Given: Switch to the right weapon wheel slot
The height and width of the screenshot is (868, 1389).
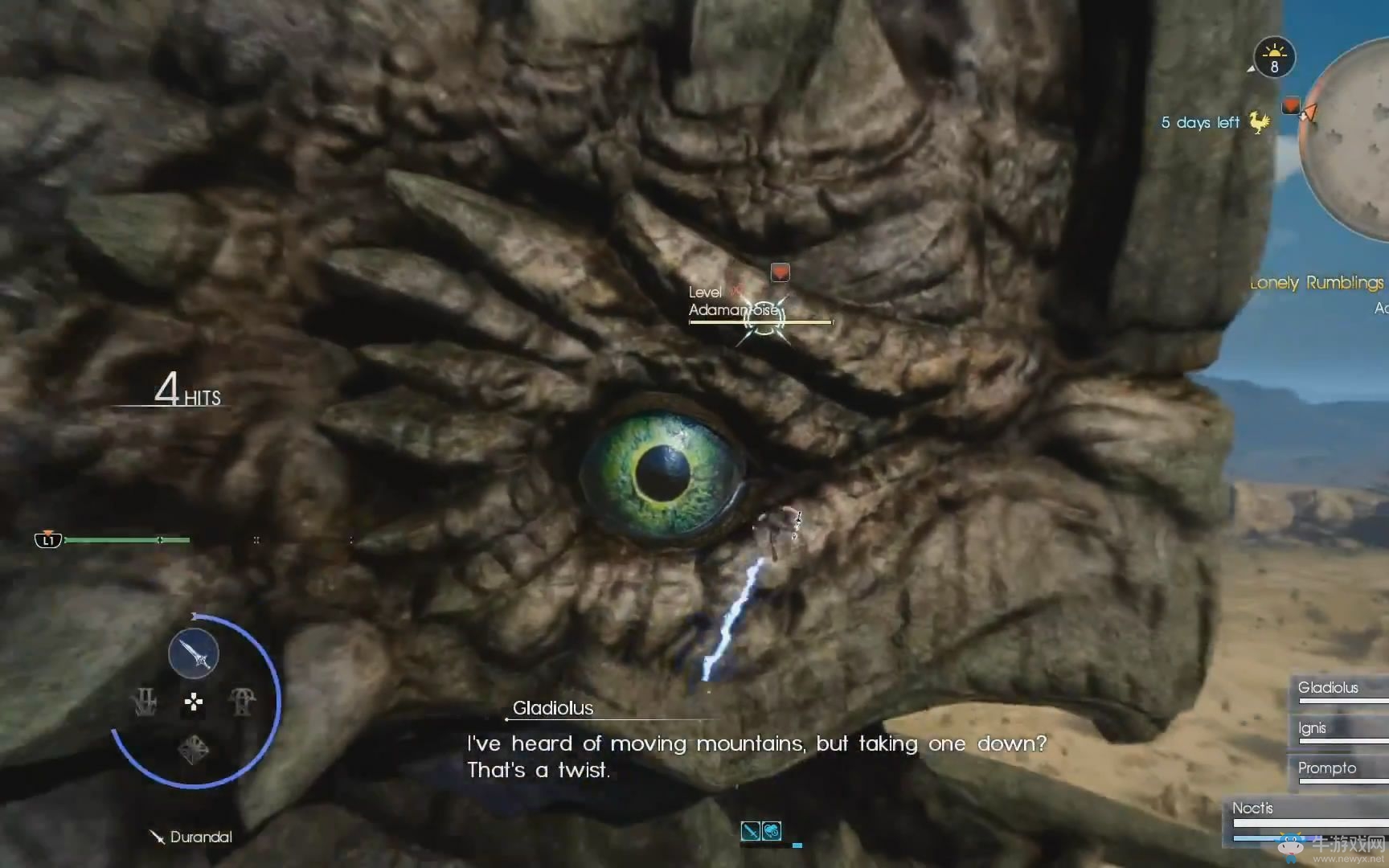Looking at the screenshot, I should (242, 702).
